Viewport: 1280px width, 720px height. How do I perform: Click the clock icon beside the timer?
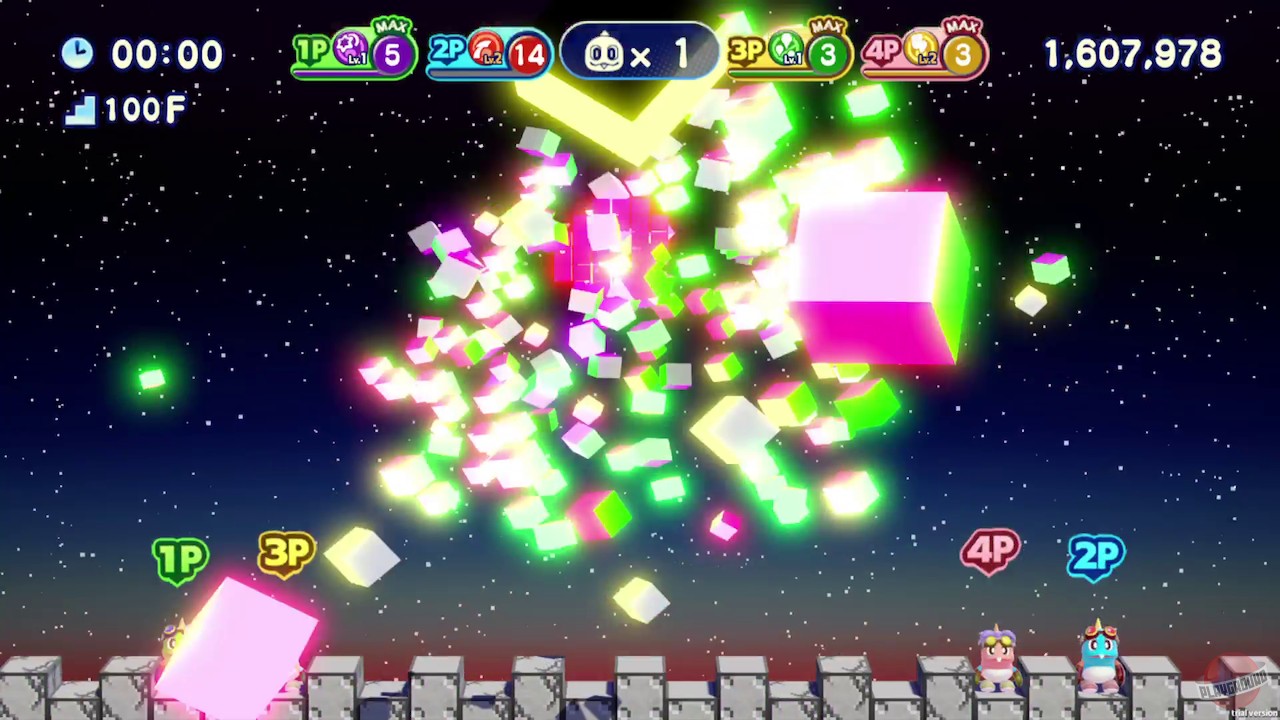(x=78, y=53)
